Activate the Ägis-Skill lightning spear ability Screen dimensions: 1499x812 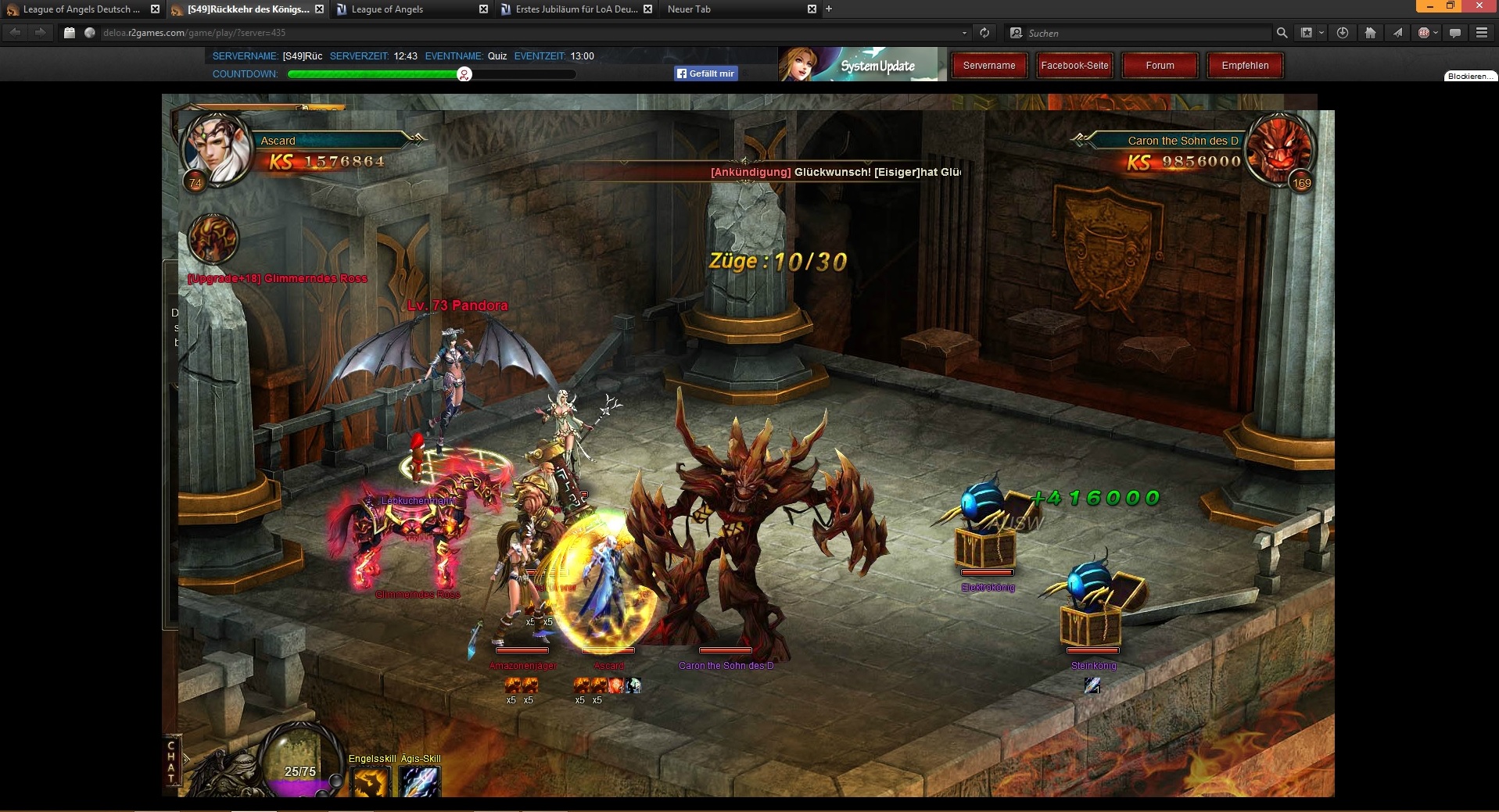click(x=420, y=782)
